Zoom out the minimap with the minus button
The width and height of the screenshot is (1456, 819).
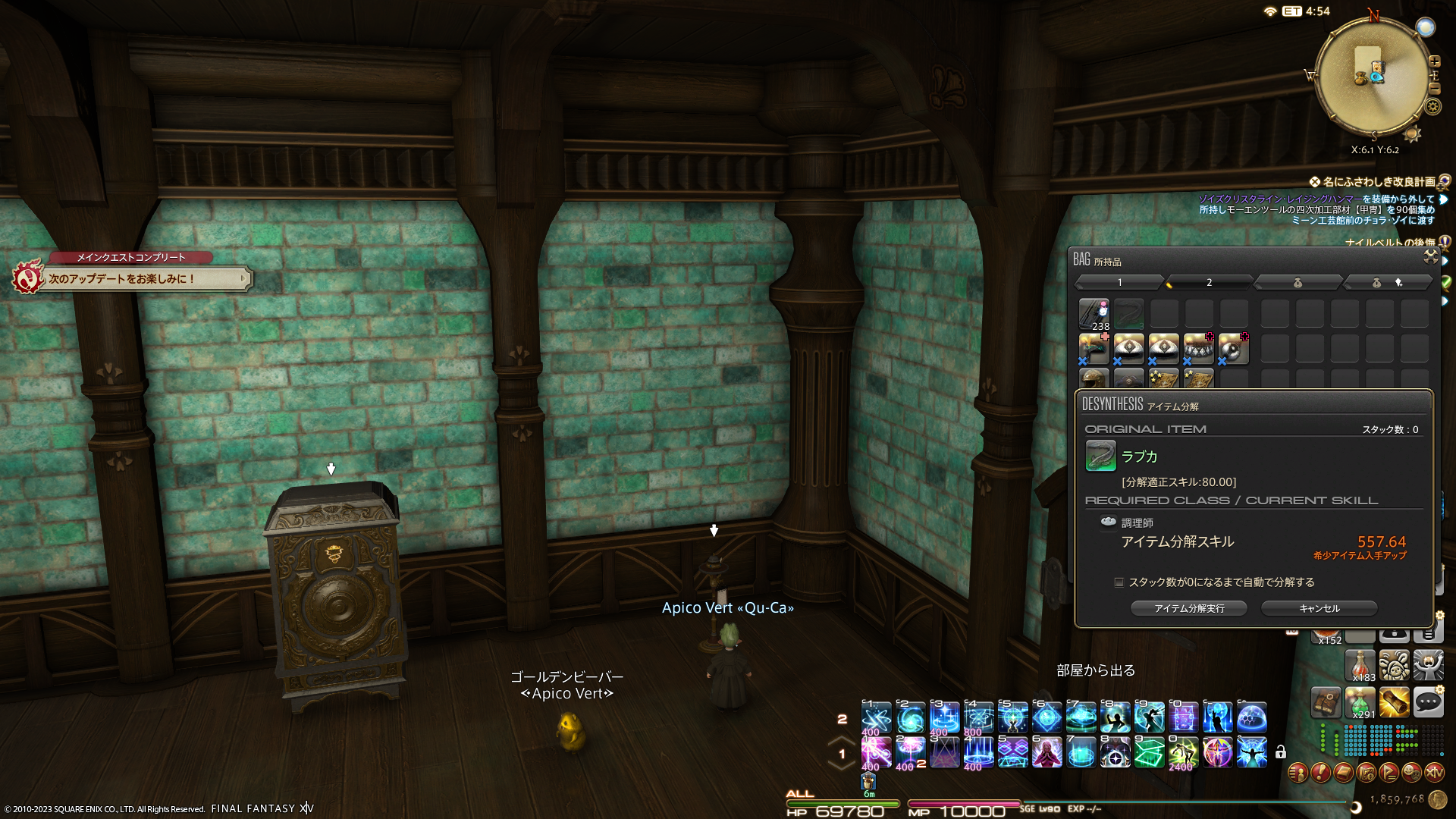[1434, 88]
